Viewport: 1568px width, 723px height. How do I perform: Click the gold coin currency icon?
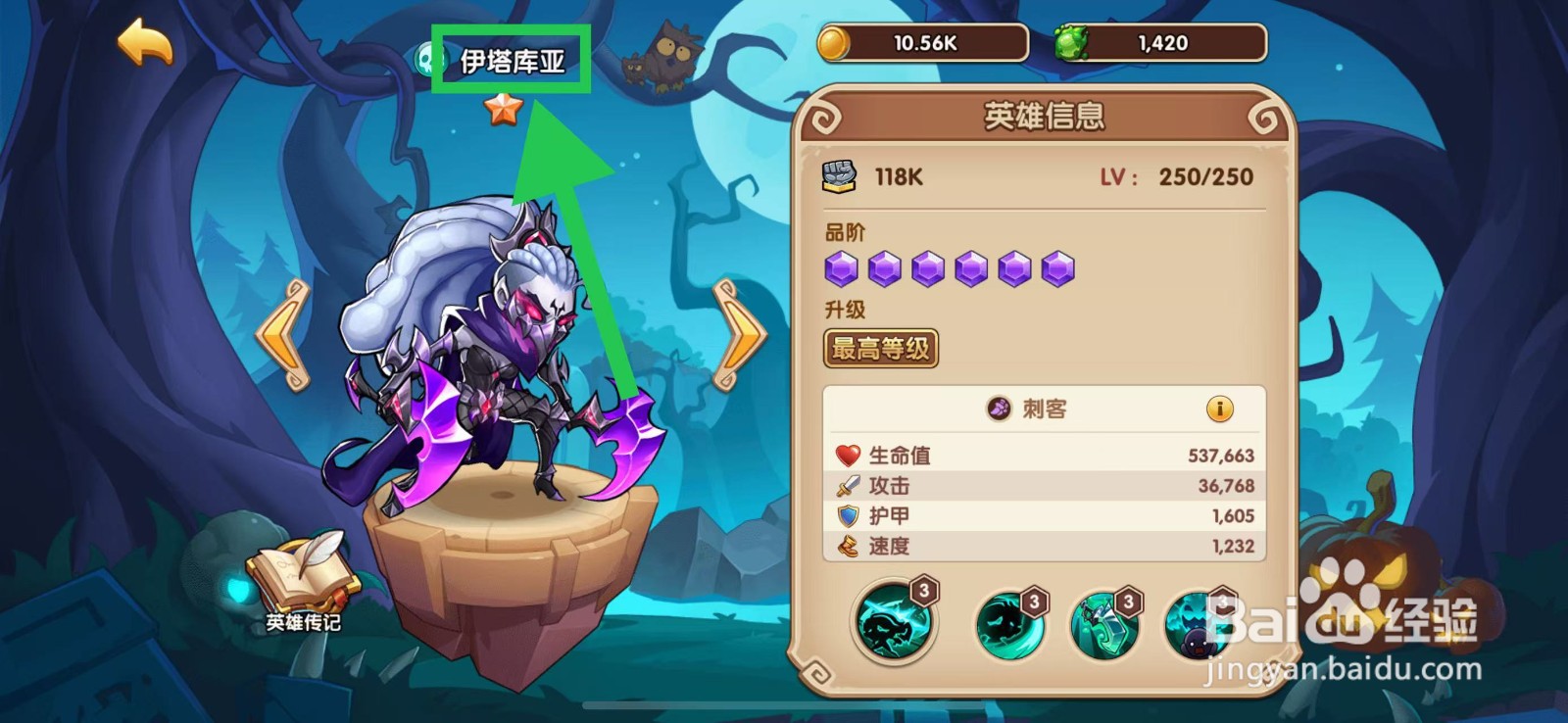coord(838,42)
